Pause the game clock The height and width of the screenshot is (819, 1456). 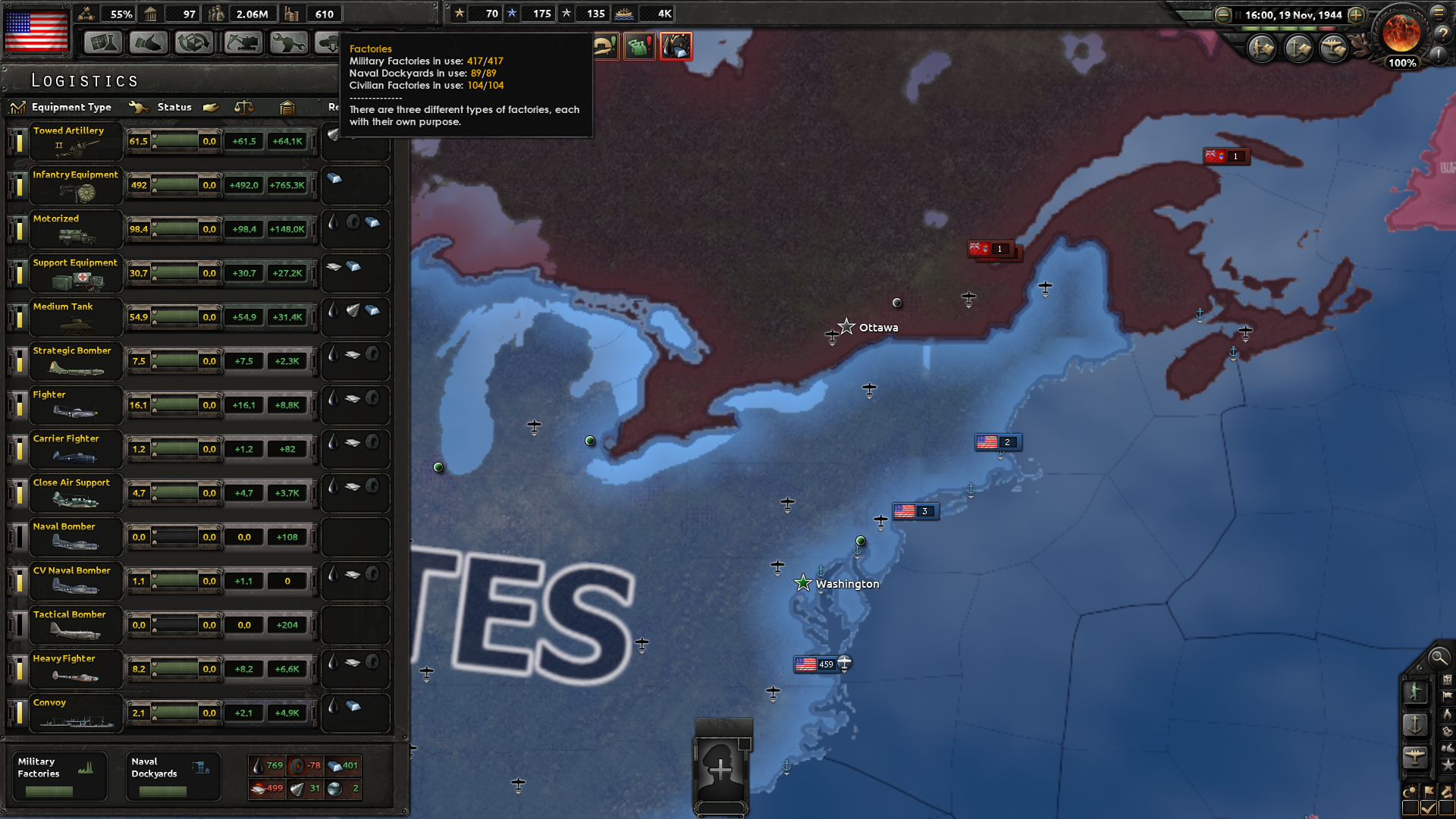click(1238, 14)
